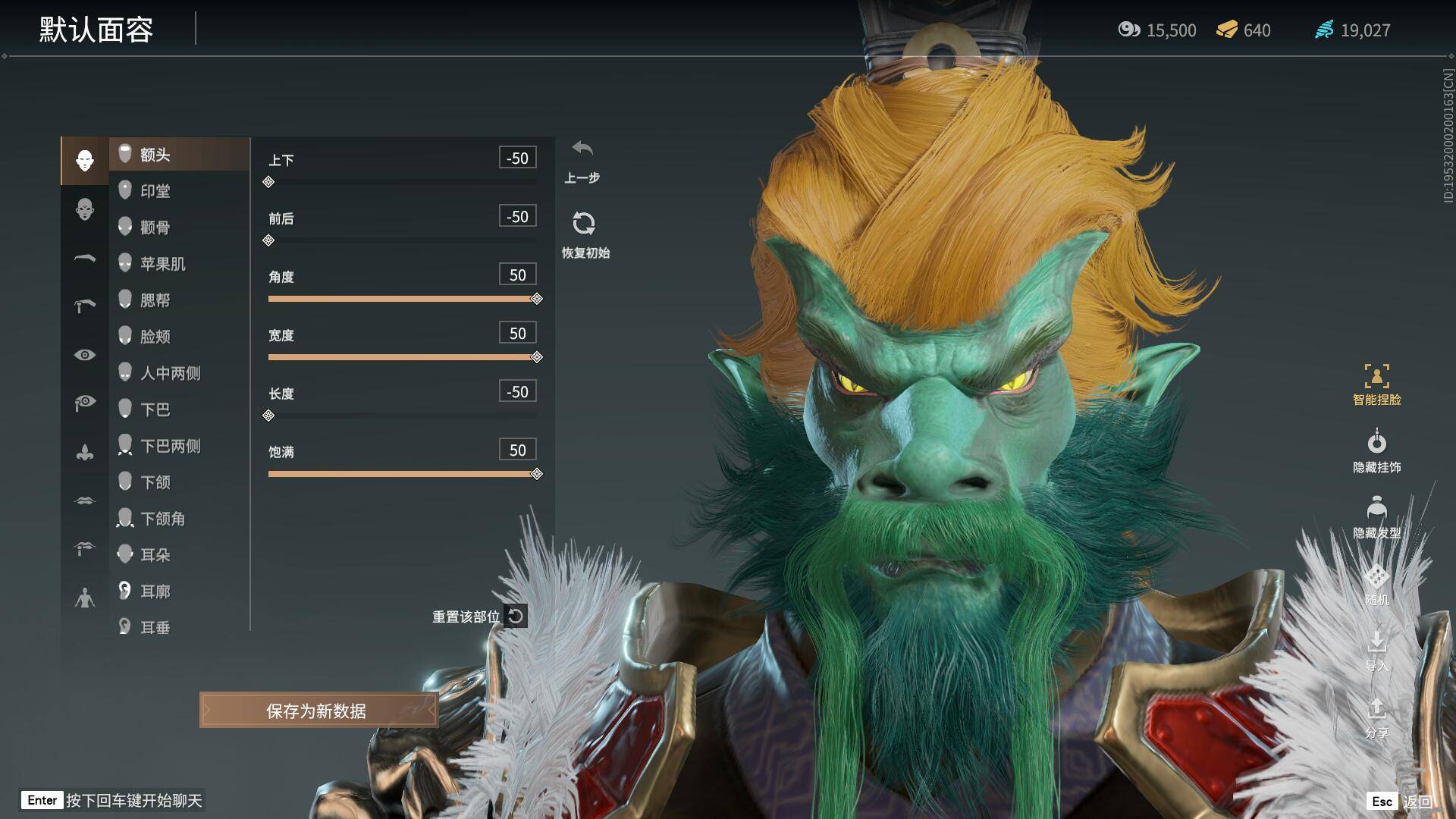Screen dimensions: 1456x819
Task: Pick the 耳朵 ear entry
Action: 155,555
